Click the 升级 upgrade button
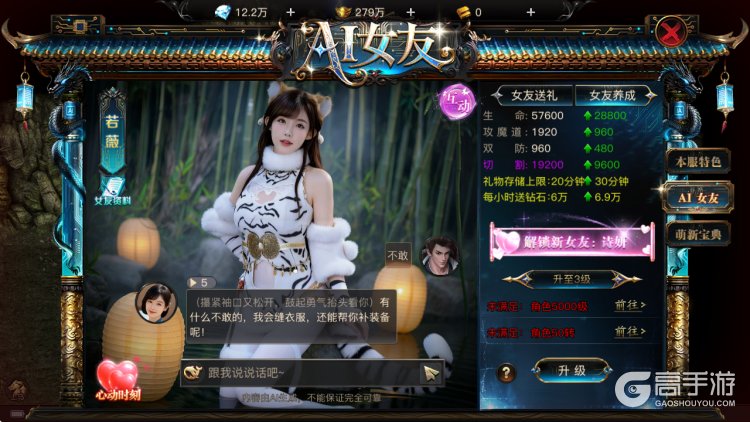This screenshot has width=750, height=422. (571, 370)
